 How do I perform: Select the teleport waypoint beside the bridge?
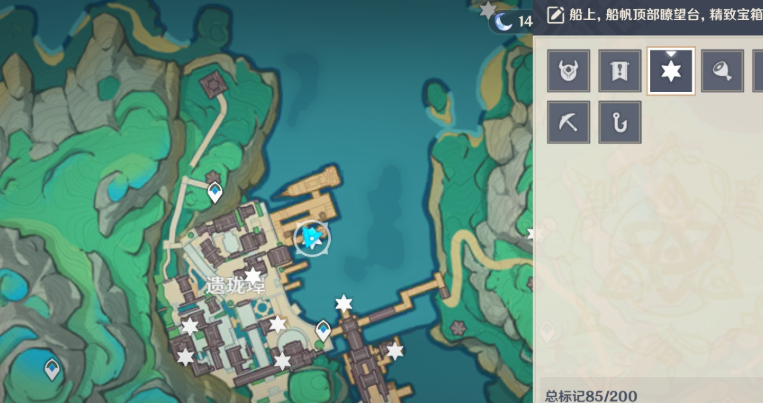pyautogui.click(x=324, y=330)
